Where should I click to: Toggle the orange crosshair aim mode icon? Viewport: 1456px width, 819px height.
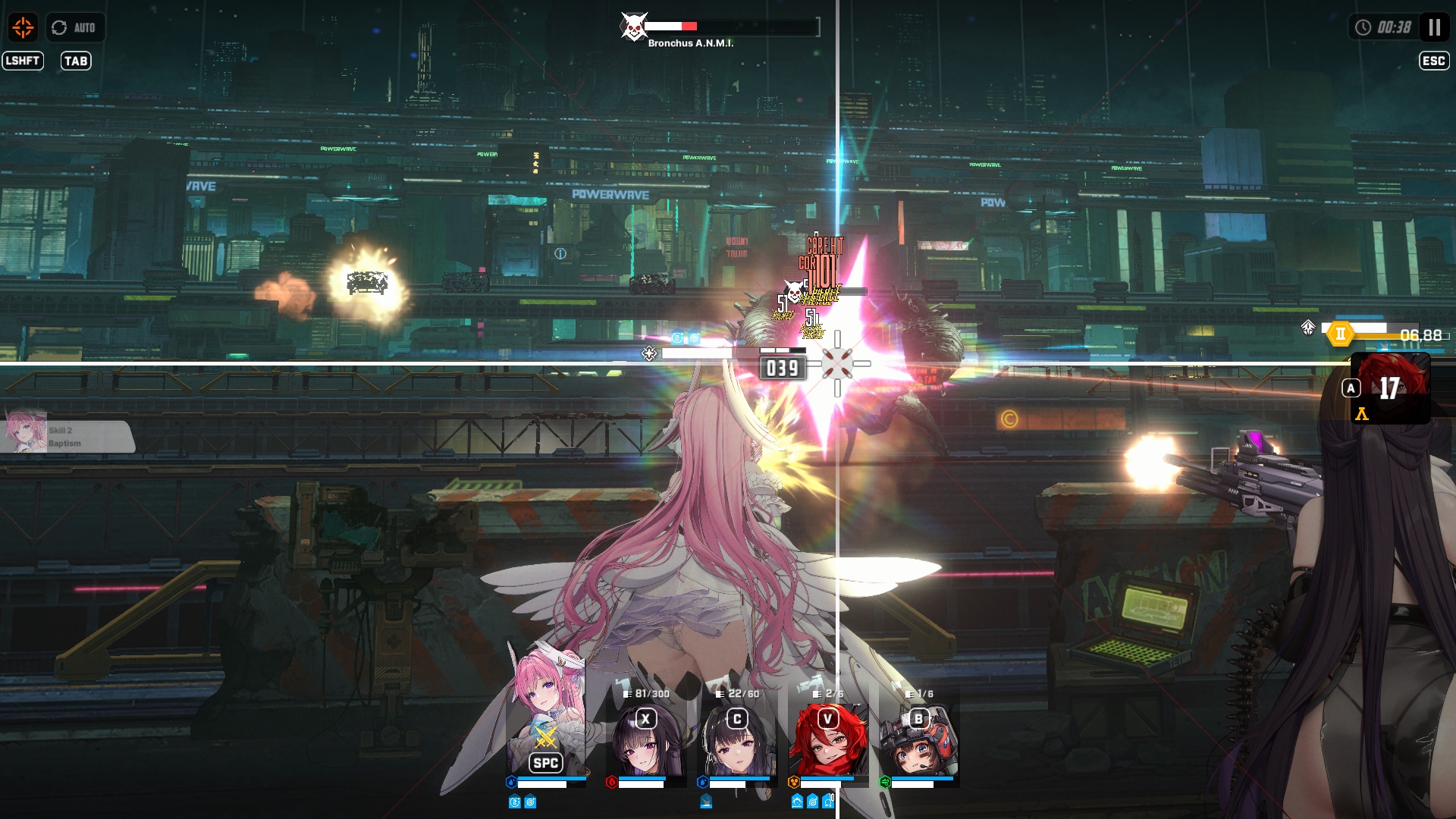point(23,27)
